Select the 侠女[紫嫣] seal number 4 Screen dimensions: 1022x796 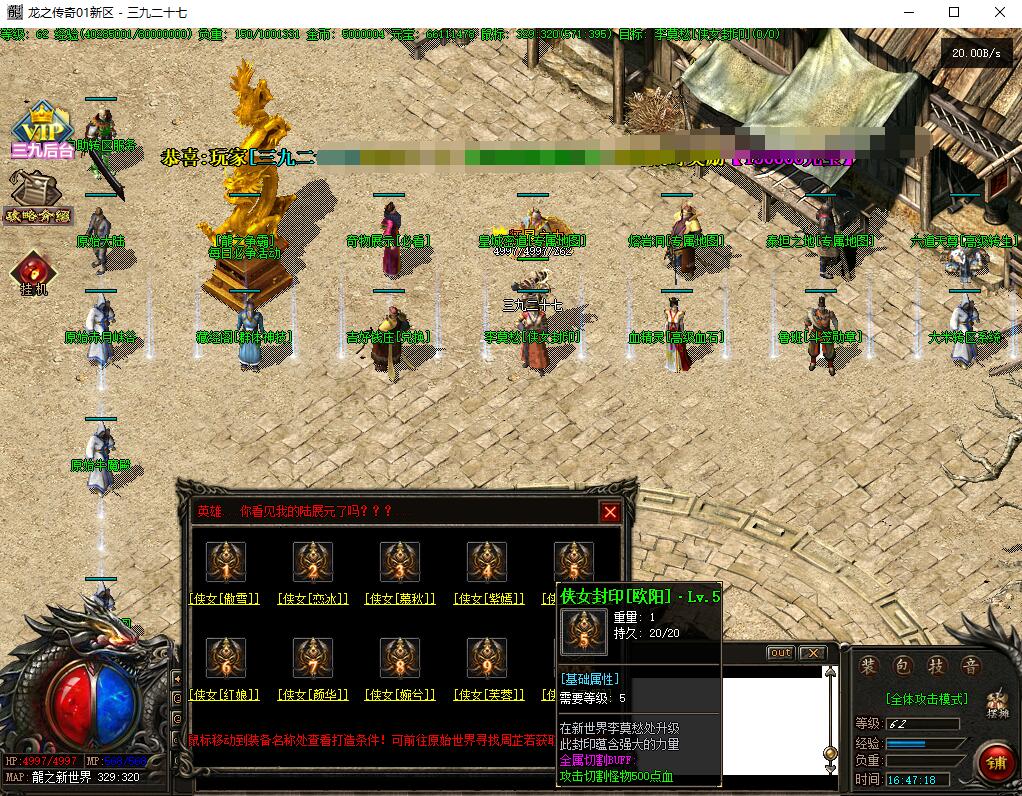[487, 562]
